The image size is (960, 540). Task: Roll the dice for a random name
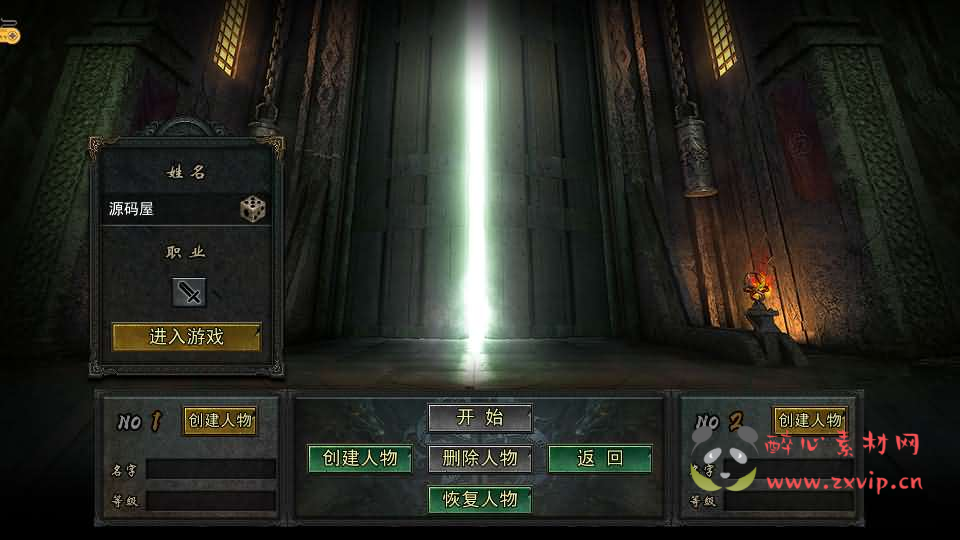252,209
